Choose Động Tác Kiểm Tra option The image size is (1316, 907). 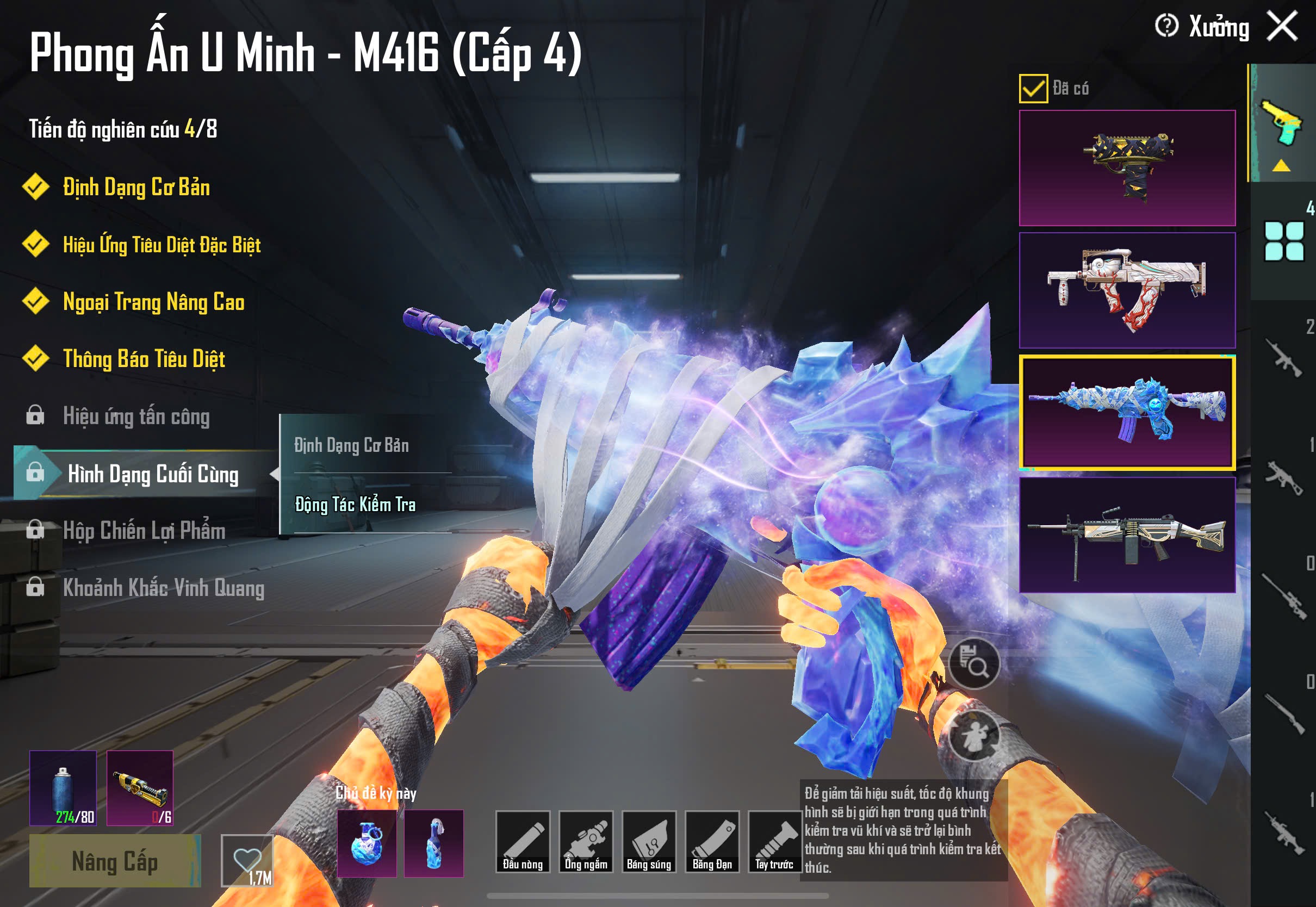point(355,505)
